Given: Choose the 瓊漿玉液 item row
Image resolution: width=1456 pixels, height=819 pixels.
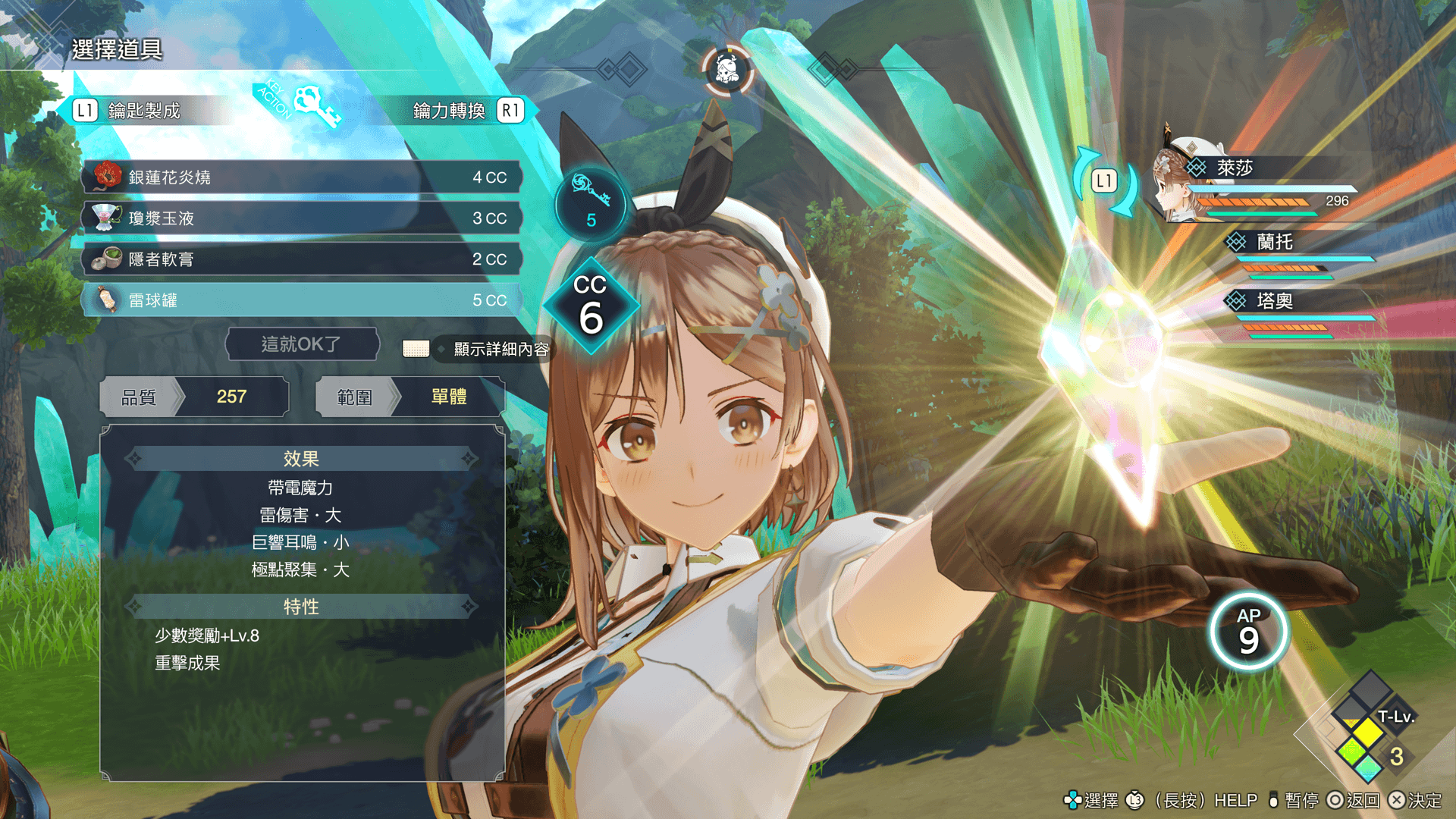Looking at the screenshot, I should click(x=302, y=218).
